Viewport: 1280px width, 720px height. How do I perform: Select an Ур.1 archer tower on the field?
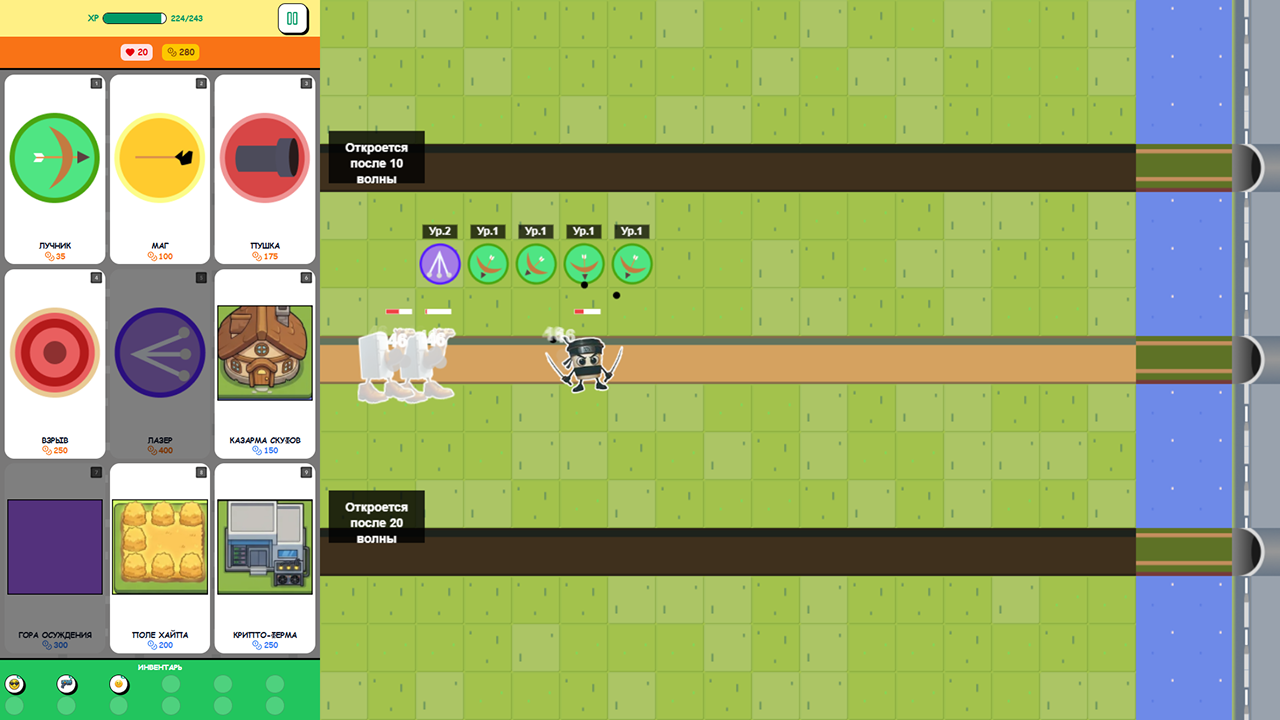point(488,263)
